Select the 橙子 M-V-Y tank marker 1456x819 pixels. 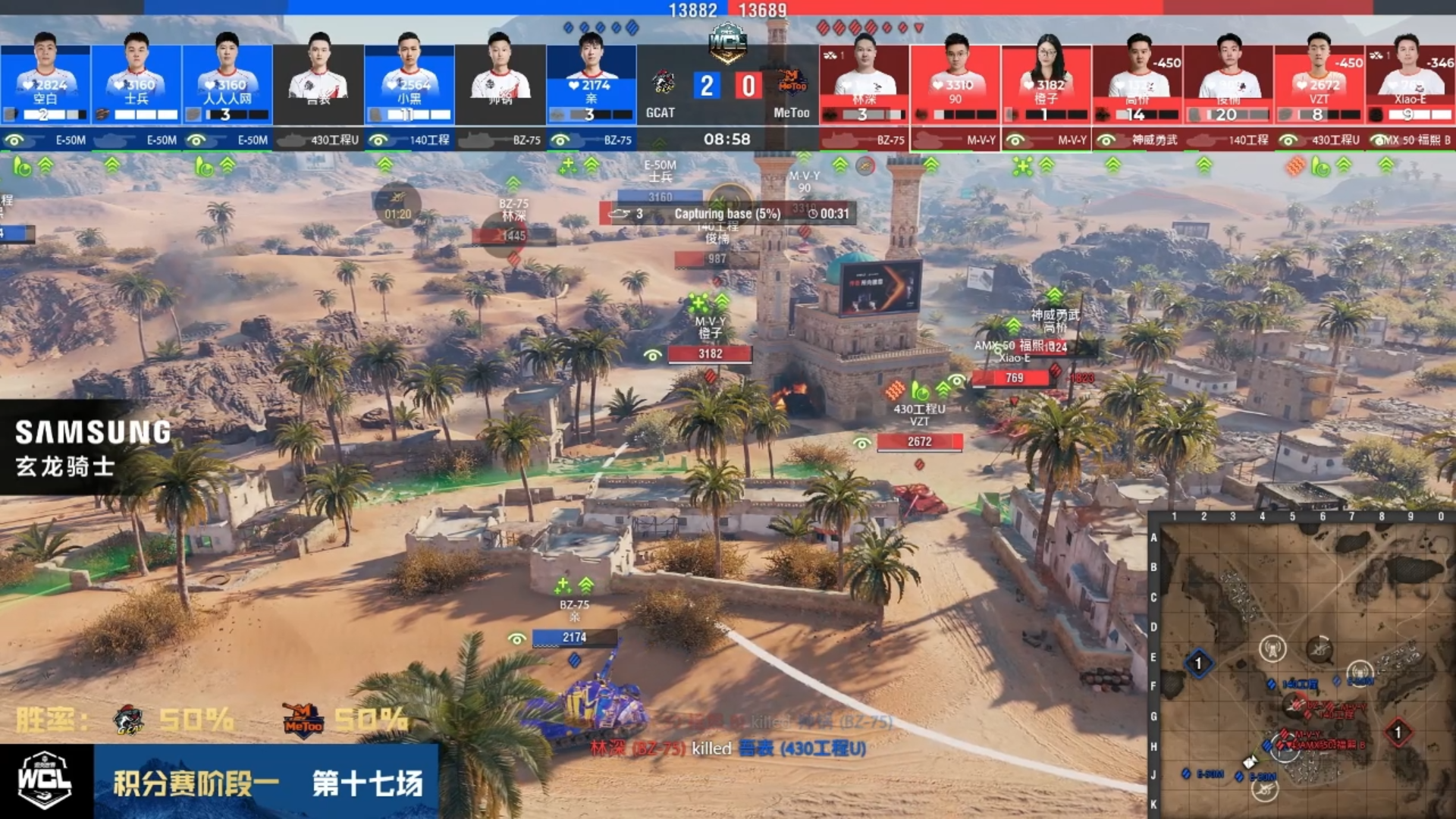(710, 353)
